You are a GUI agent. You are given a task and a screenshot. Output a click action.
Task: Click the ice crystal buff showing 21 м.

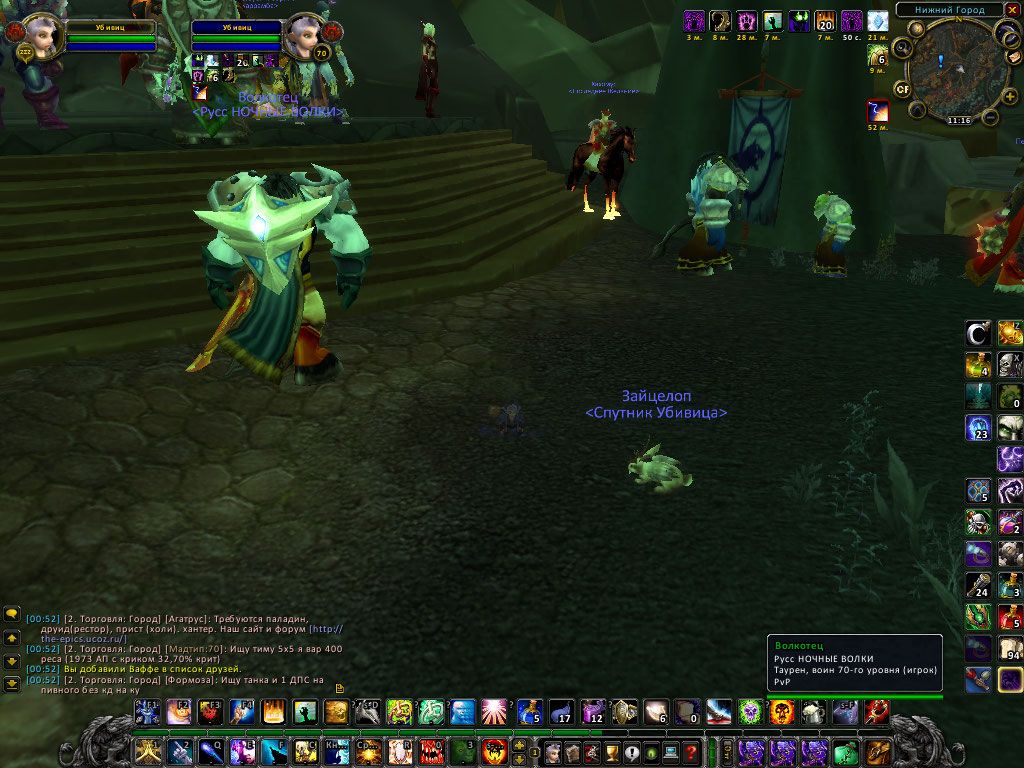pyautogui.click(x=877, y=21)
